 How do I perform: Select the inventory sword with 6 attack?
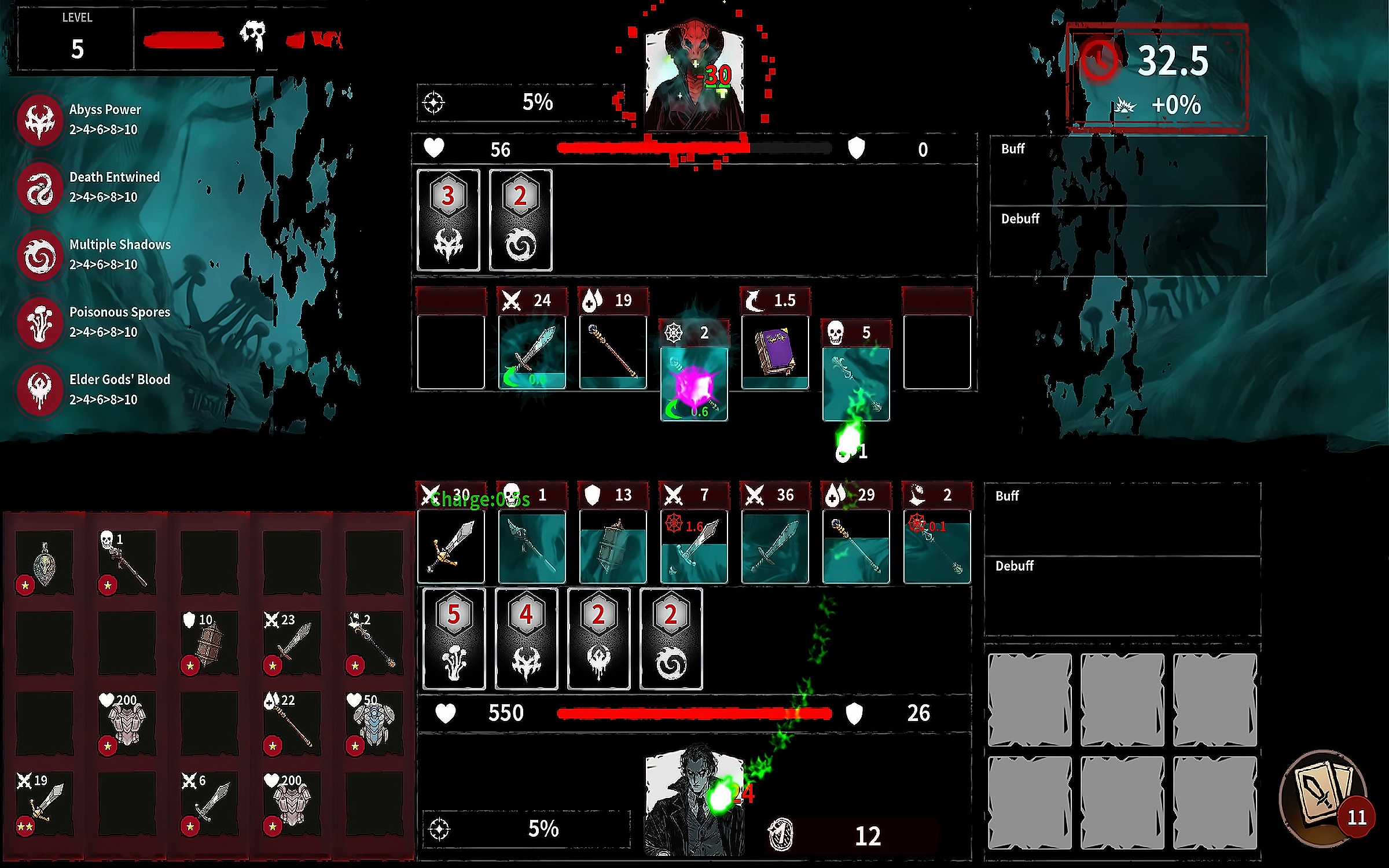click(209, 803)
